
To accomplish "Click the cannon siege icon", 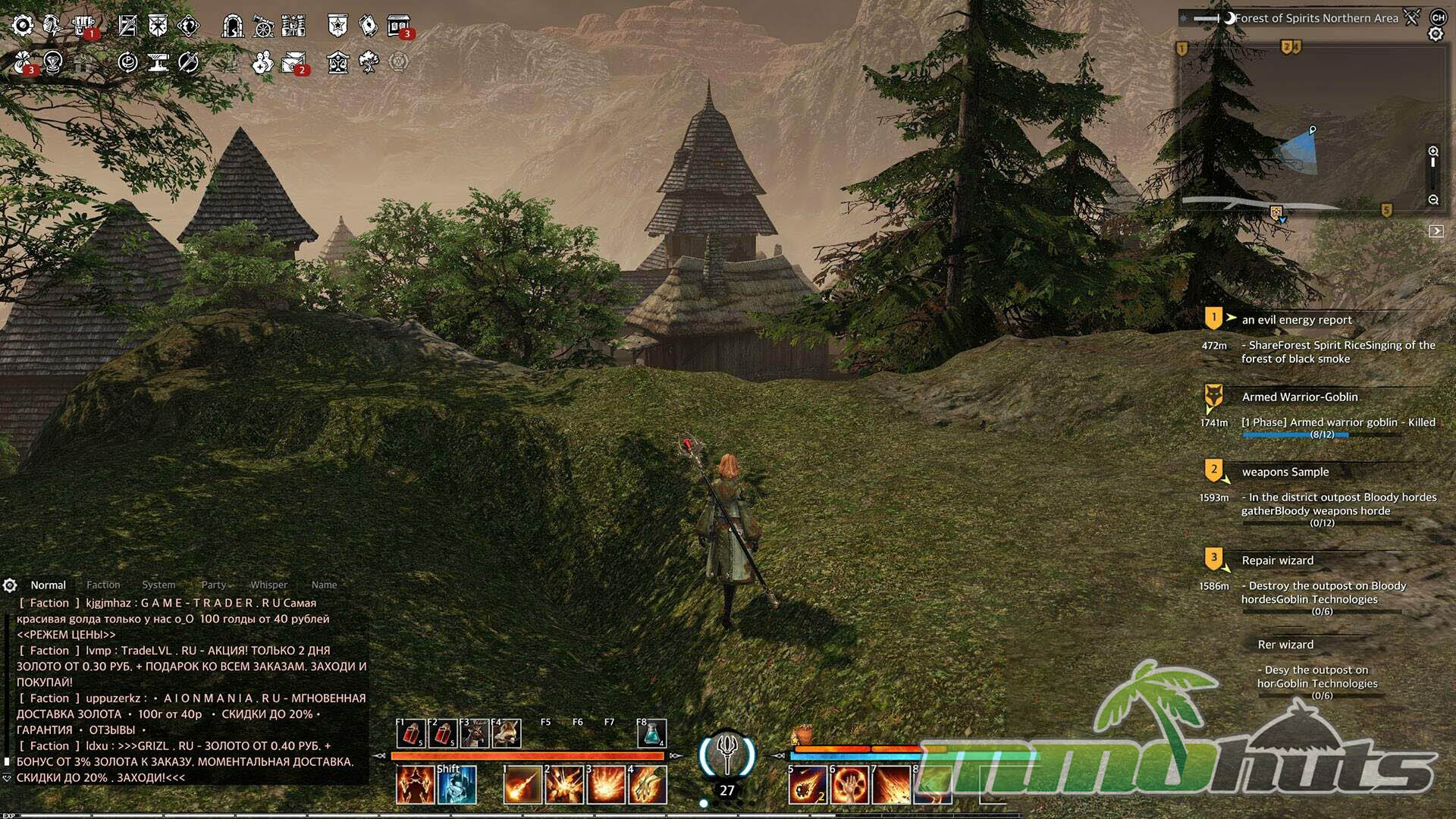I will pyautogui.click(x=262, y=26).
